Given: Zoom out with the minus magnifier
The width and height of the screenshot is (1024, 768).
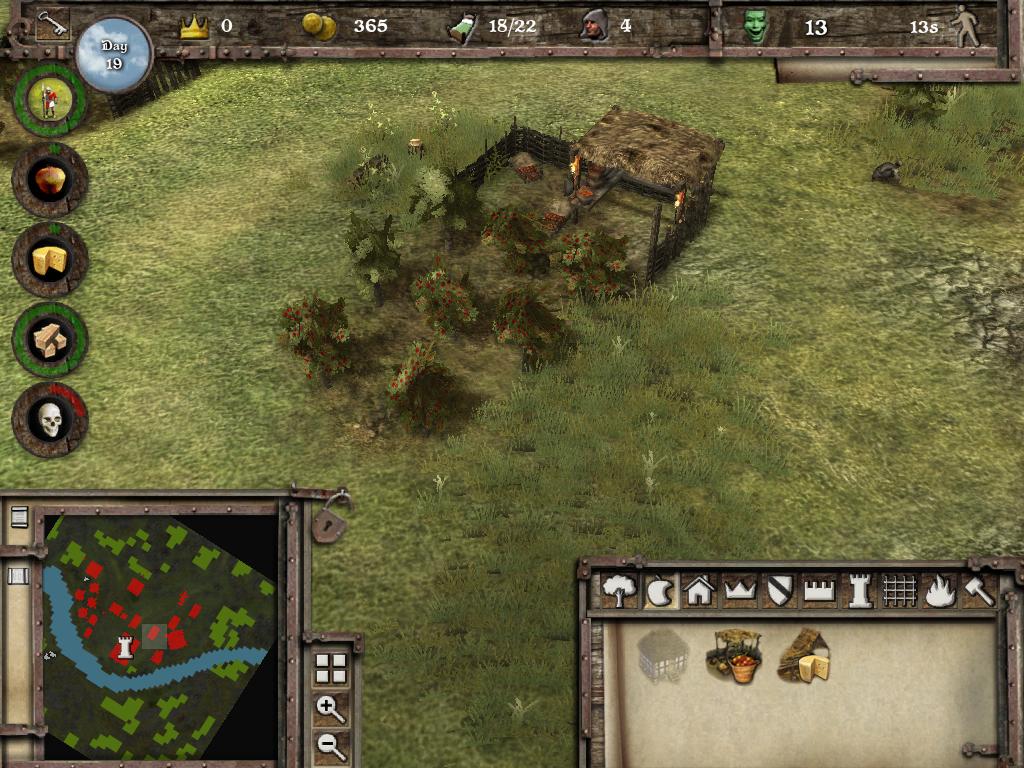Looking at the screenshot, I should [331, 744].
